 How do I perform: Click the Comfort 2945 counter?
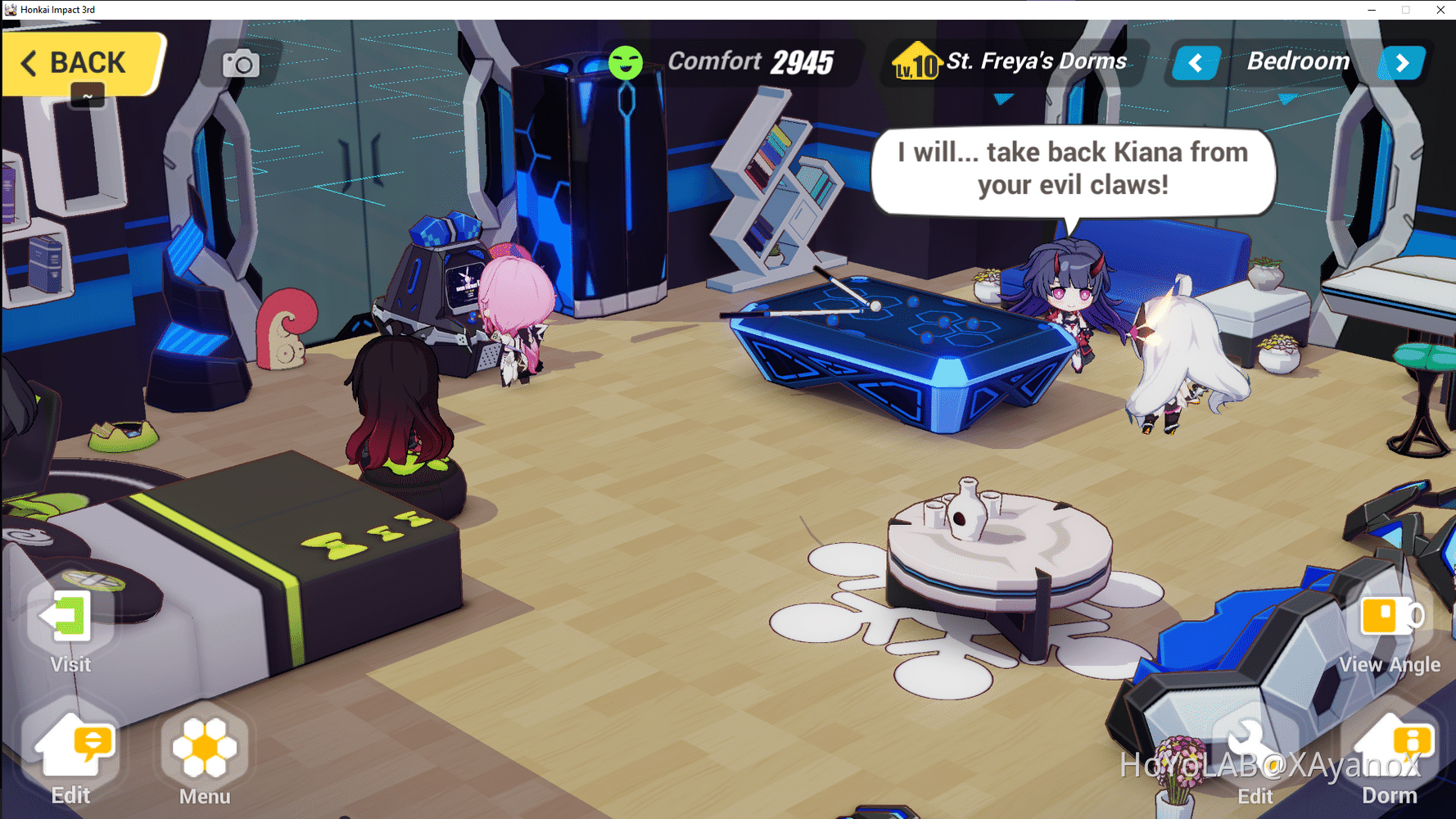(749, 60)
